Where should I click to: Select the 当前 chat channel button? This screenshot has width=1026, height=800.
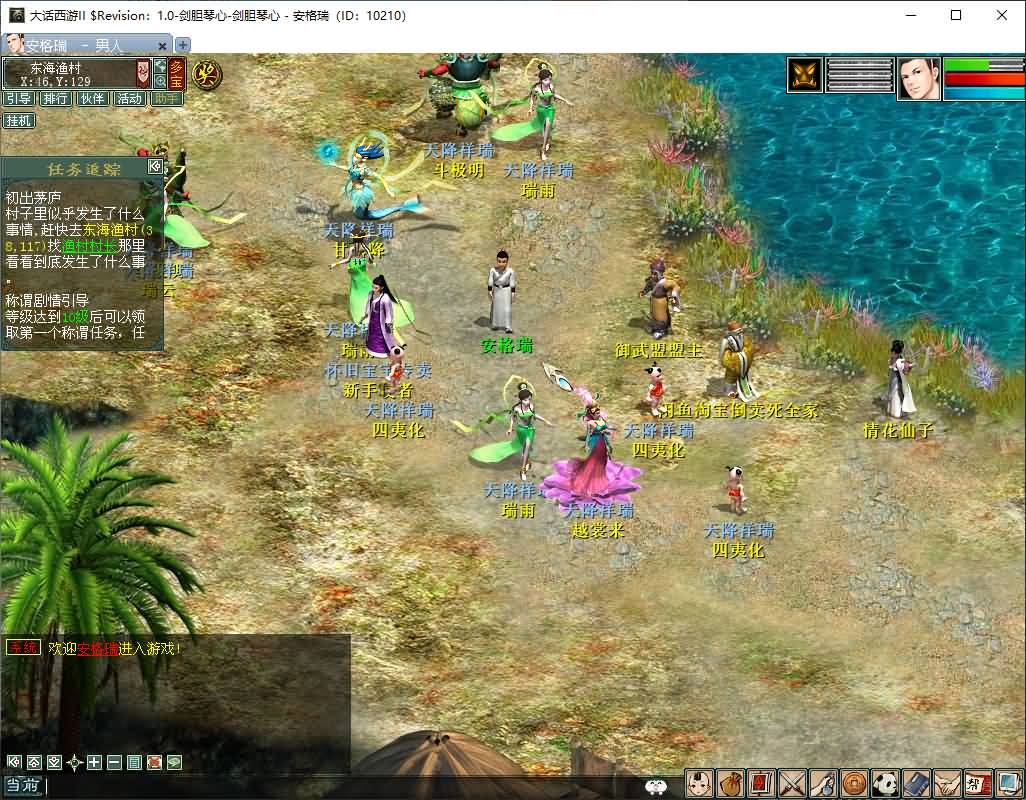[22, 786]
